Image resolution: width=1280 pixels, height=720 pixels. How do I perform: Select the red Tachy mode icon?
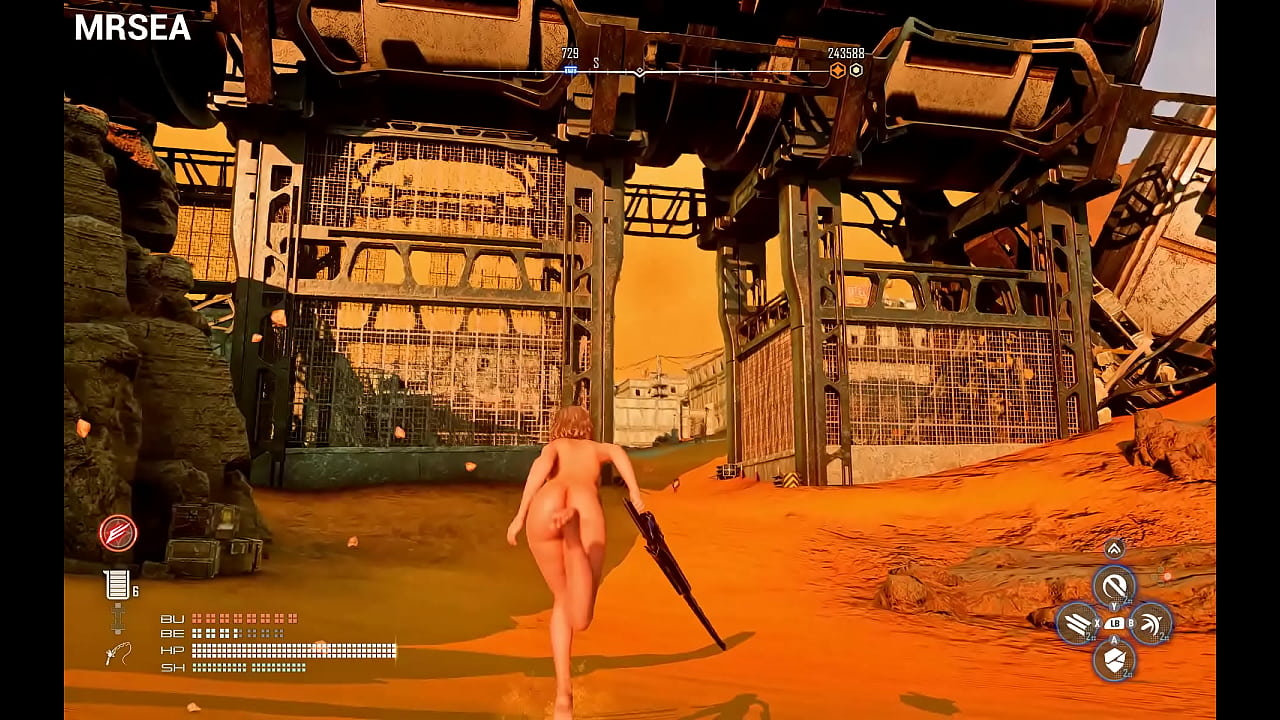118,533
